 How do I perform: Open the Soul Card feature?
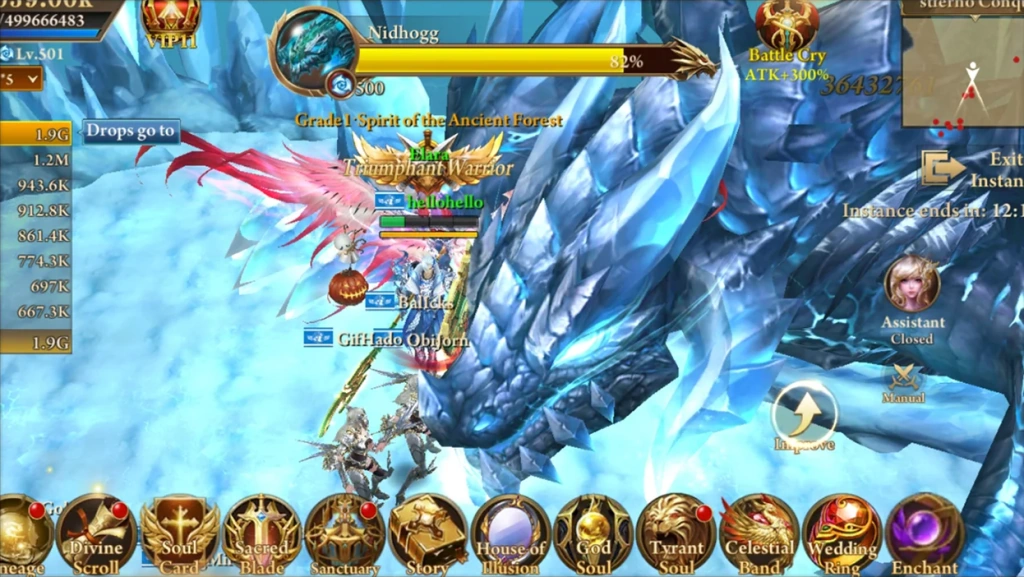179,531
